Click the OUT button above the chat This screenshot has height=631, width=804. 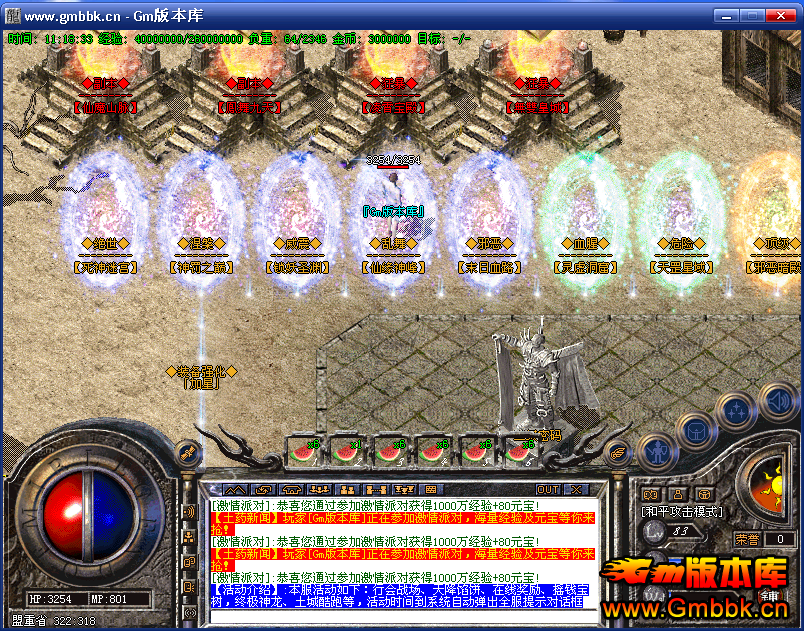[x=548, y=489]
